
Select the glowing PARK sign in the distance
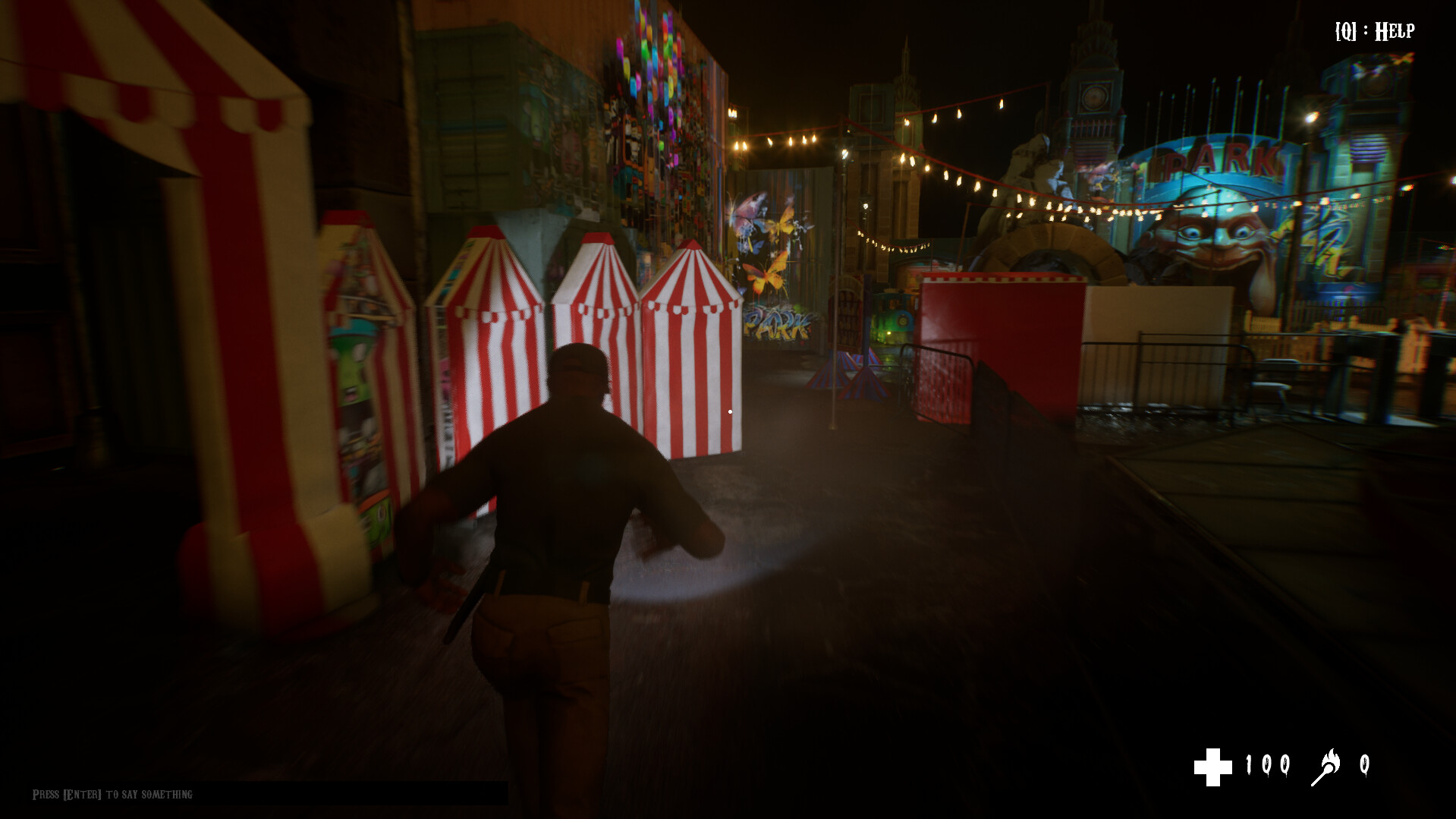point(1219,159)
